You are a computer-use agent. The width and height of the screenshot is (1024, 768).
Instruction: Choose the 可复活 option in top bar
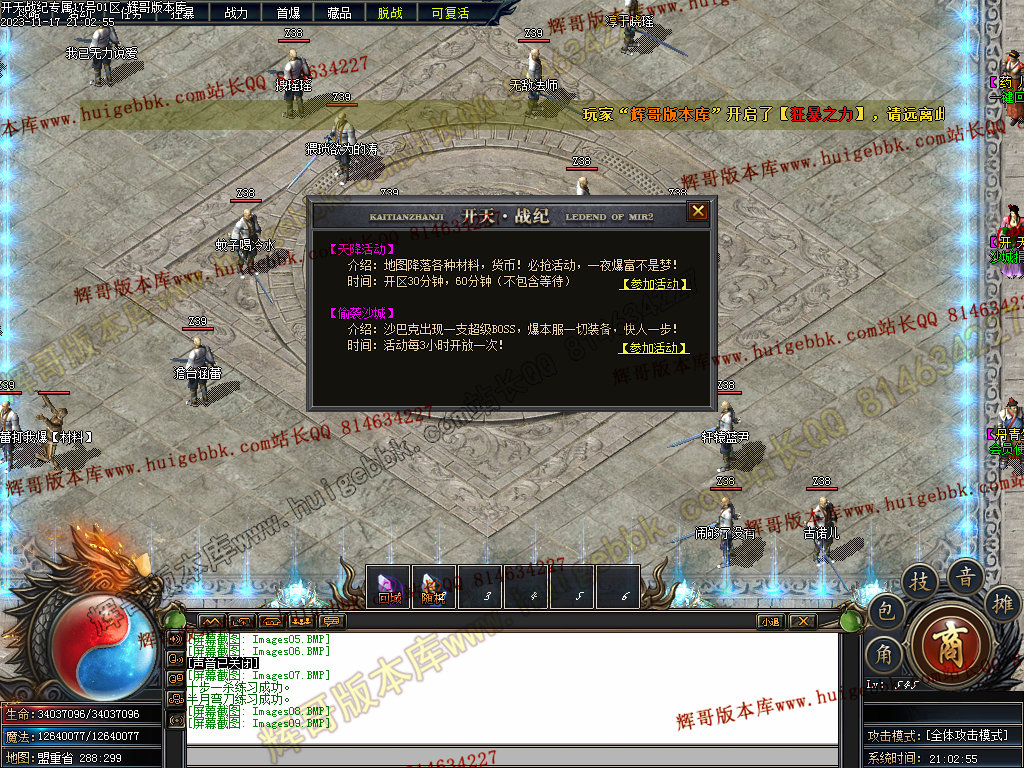(450, 13)
